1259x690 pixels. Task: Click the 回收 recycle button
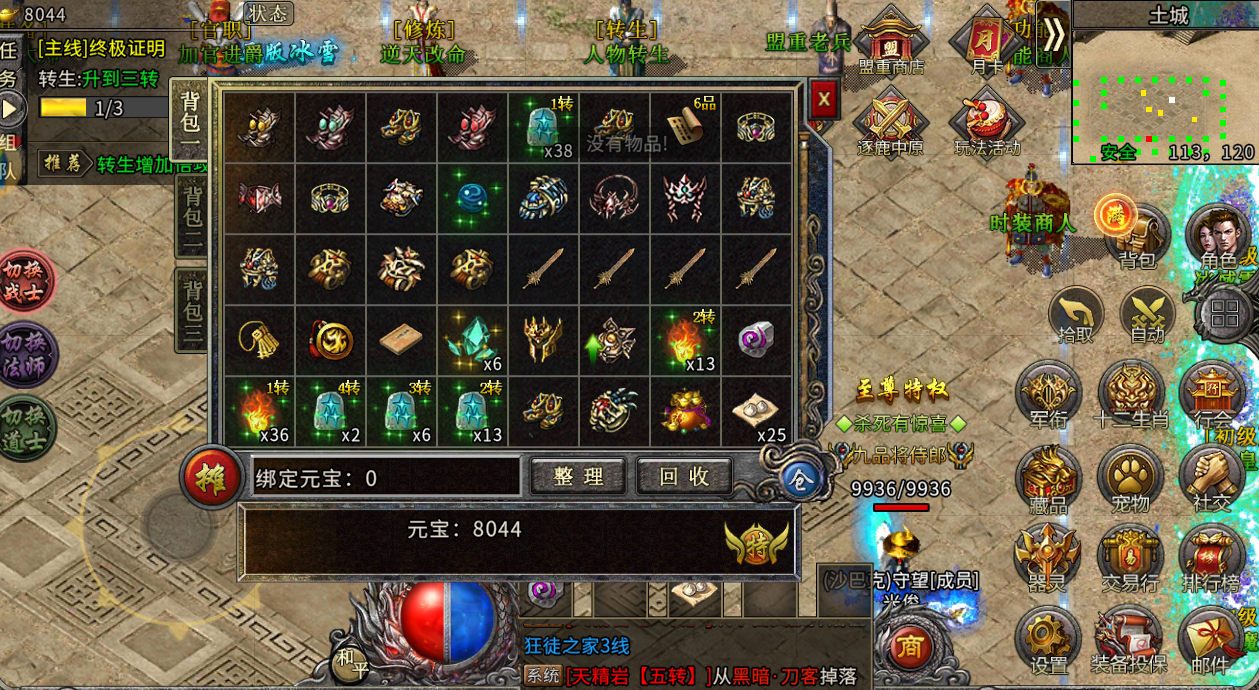click(684, 477)
